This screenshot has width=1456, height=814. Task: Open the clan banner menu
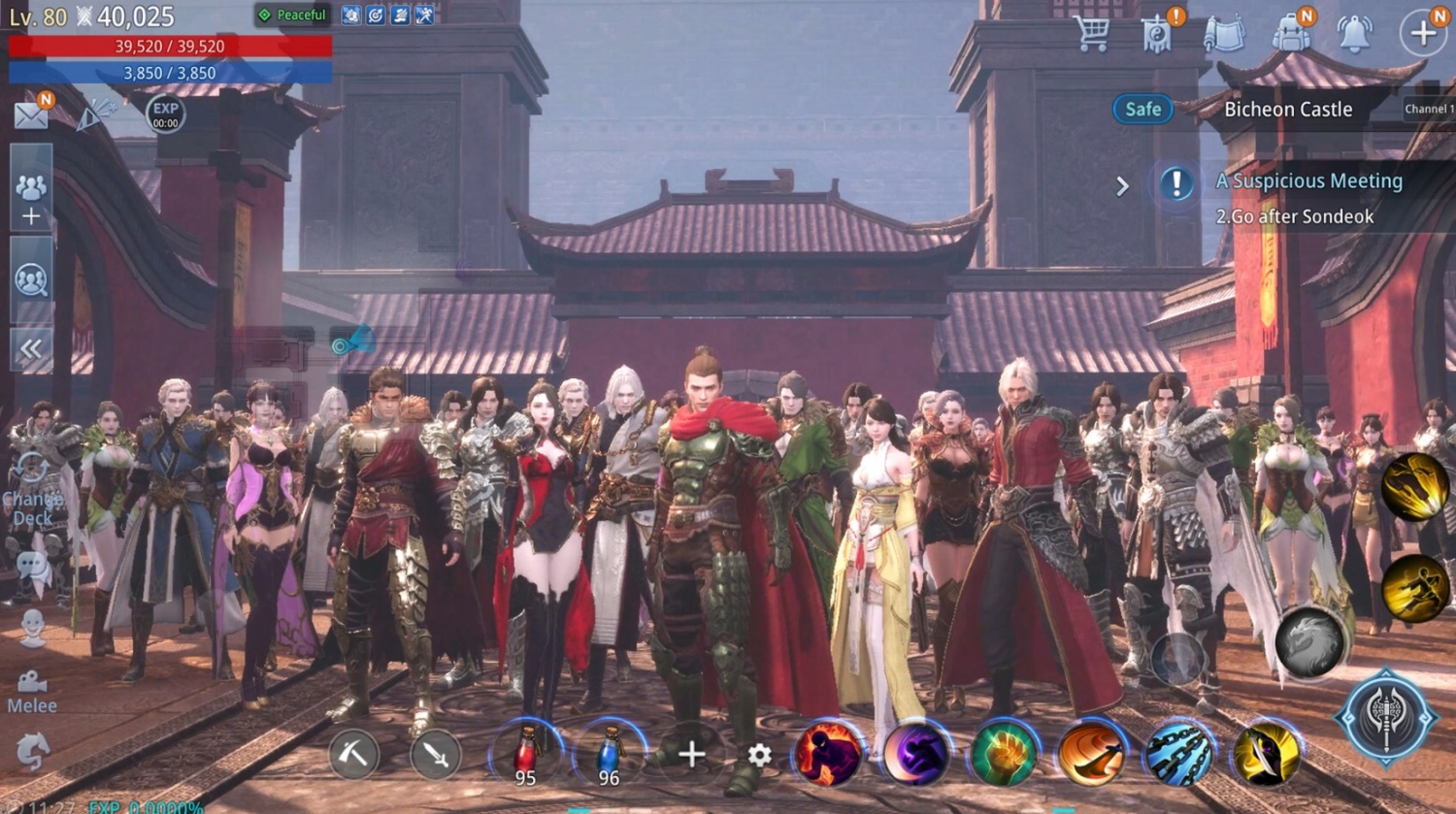click(1157, 31)
